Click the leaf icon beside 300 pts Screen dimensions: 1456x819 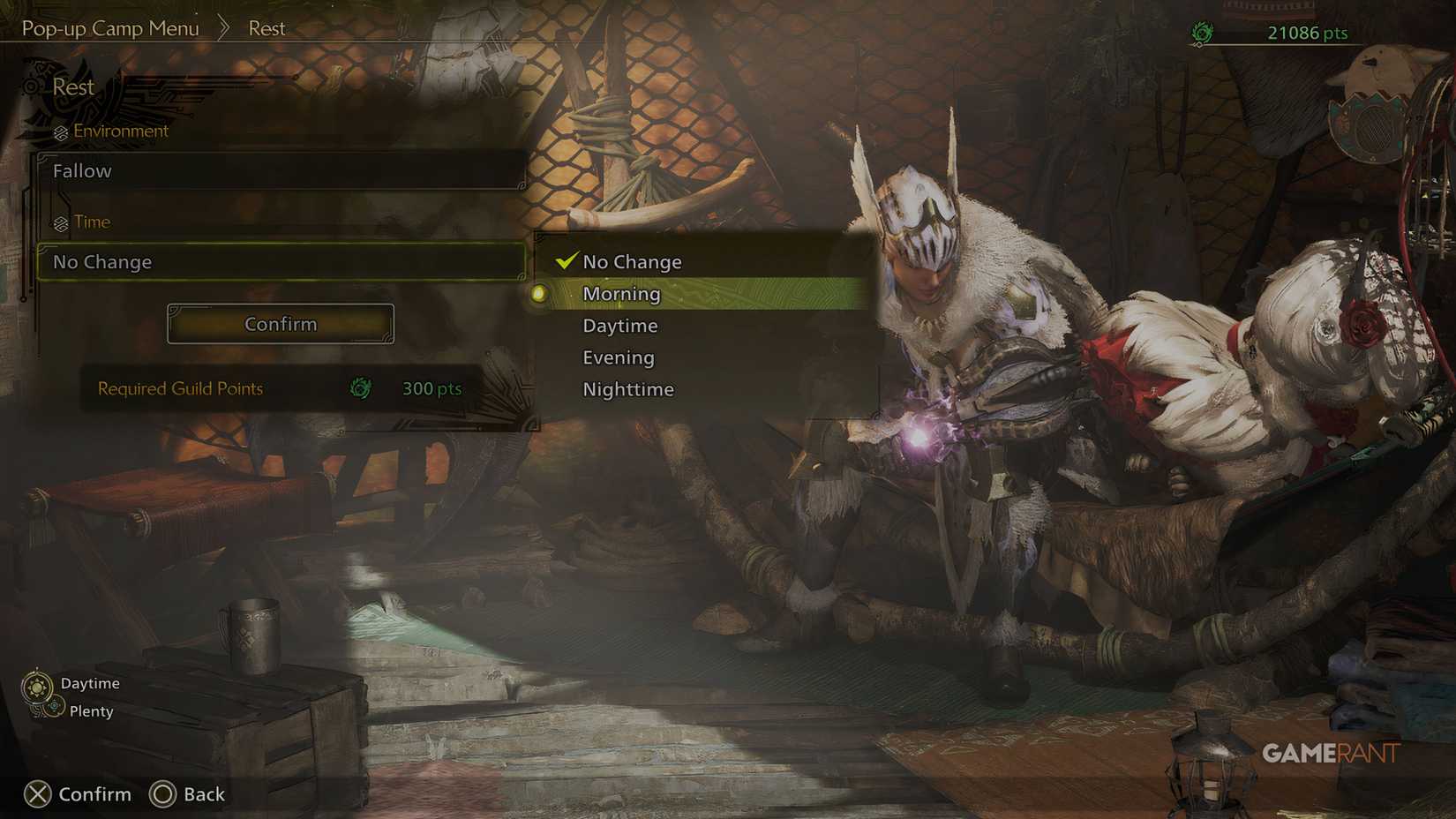pos(358,388)
